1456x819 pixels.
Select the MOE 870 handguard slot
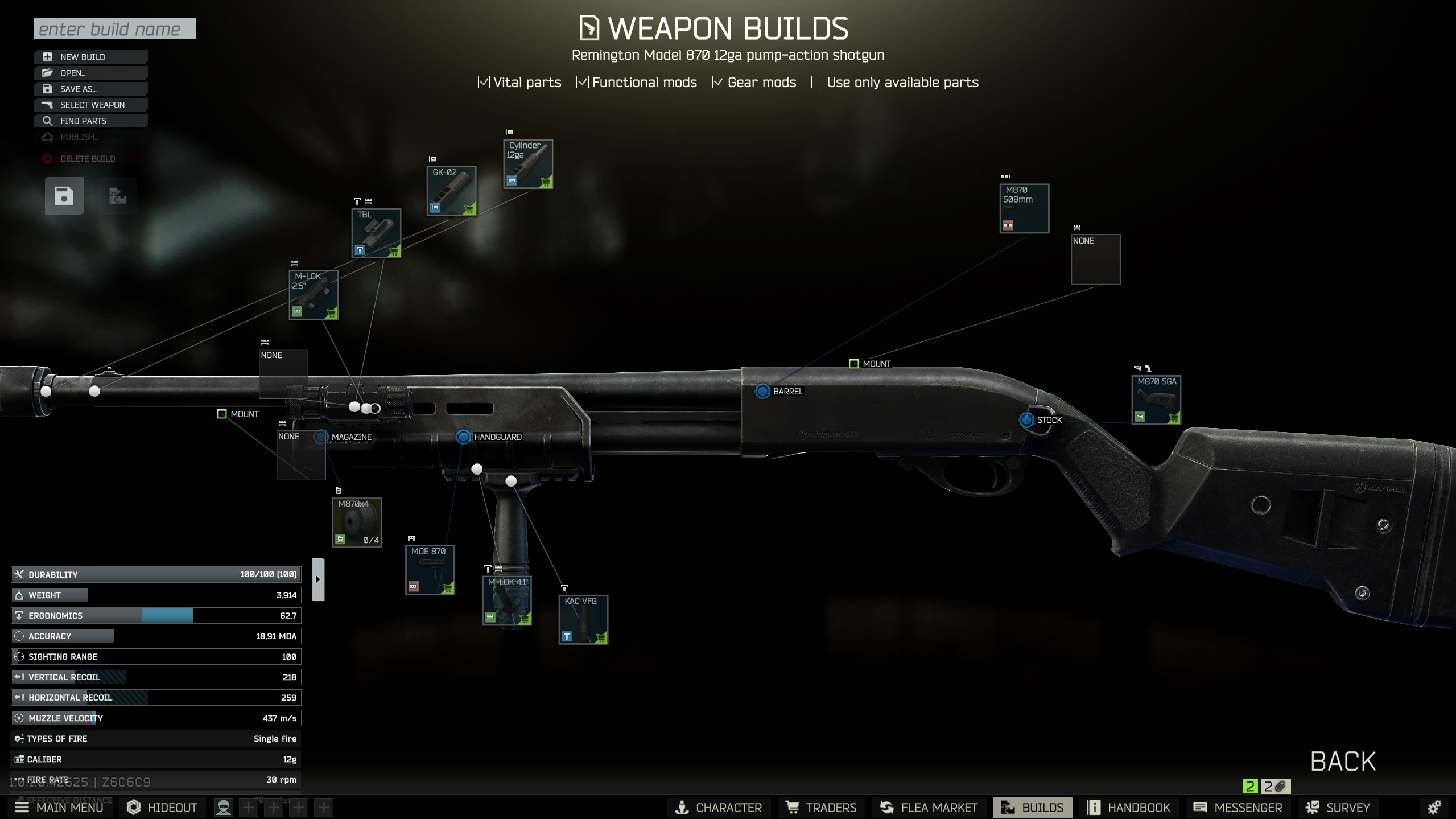coord(430,570)
